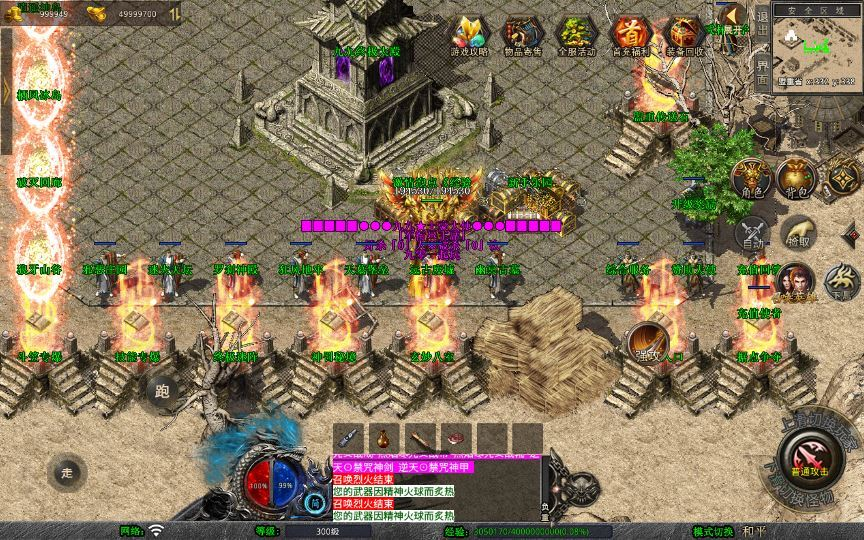Toggle 自动 auto-combat
This screenshot has width=864, height=540.
751,234
